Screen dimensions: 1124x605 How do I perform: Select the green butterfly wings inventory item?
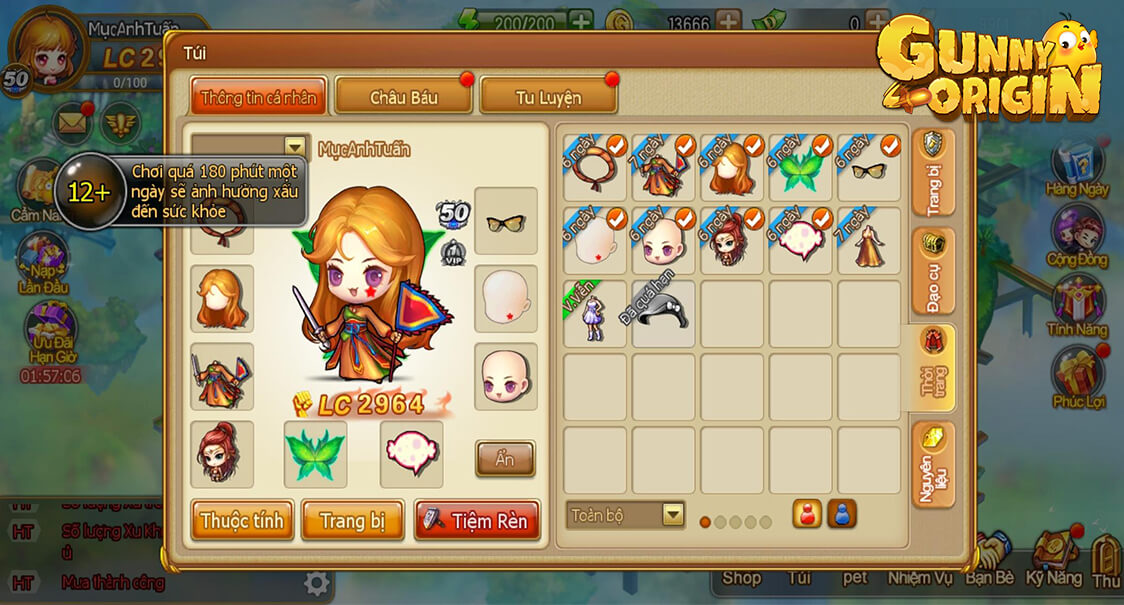(x=800, y=168)
